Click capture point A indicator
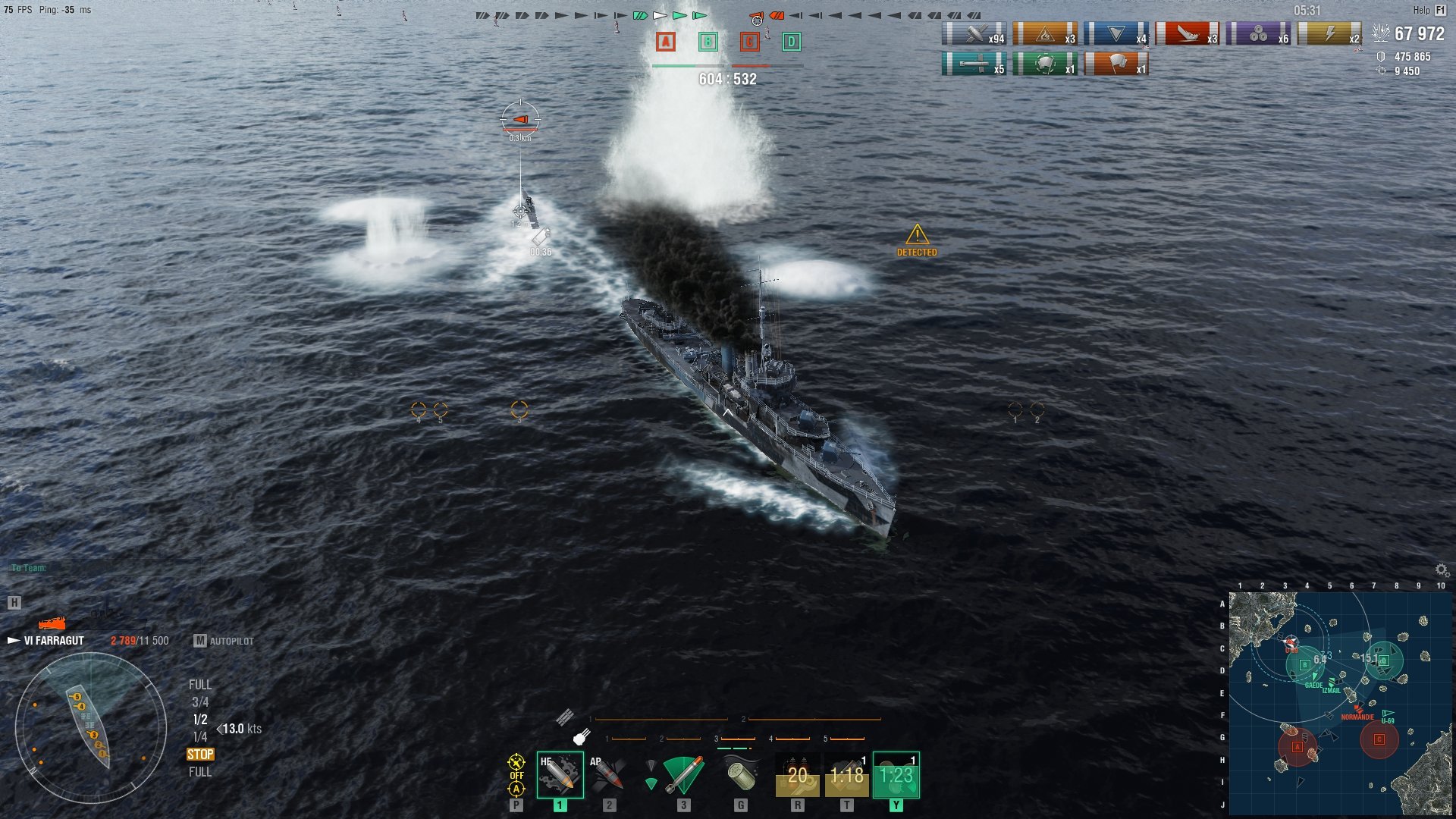Image resolution: width=1456 pixels, height=819 pixels. click(x=666, y=42)
